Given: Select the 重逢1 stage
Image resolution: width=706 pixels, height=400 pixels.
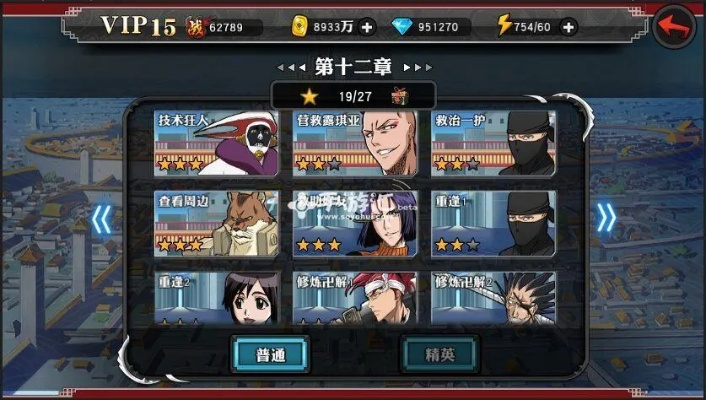Looking at the screenshot, I should (x=492, y=223).
